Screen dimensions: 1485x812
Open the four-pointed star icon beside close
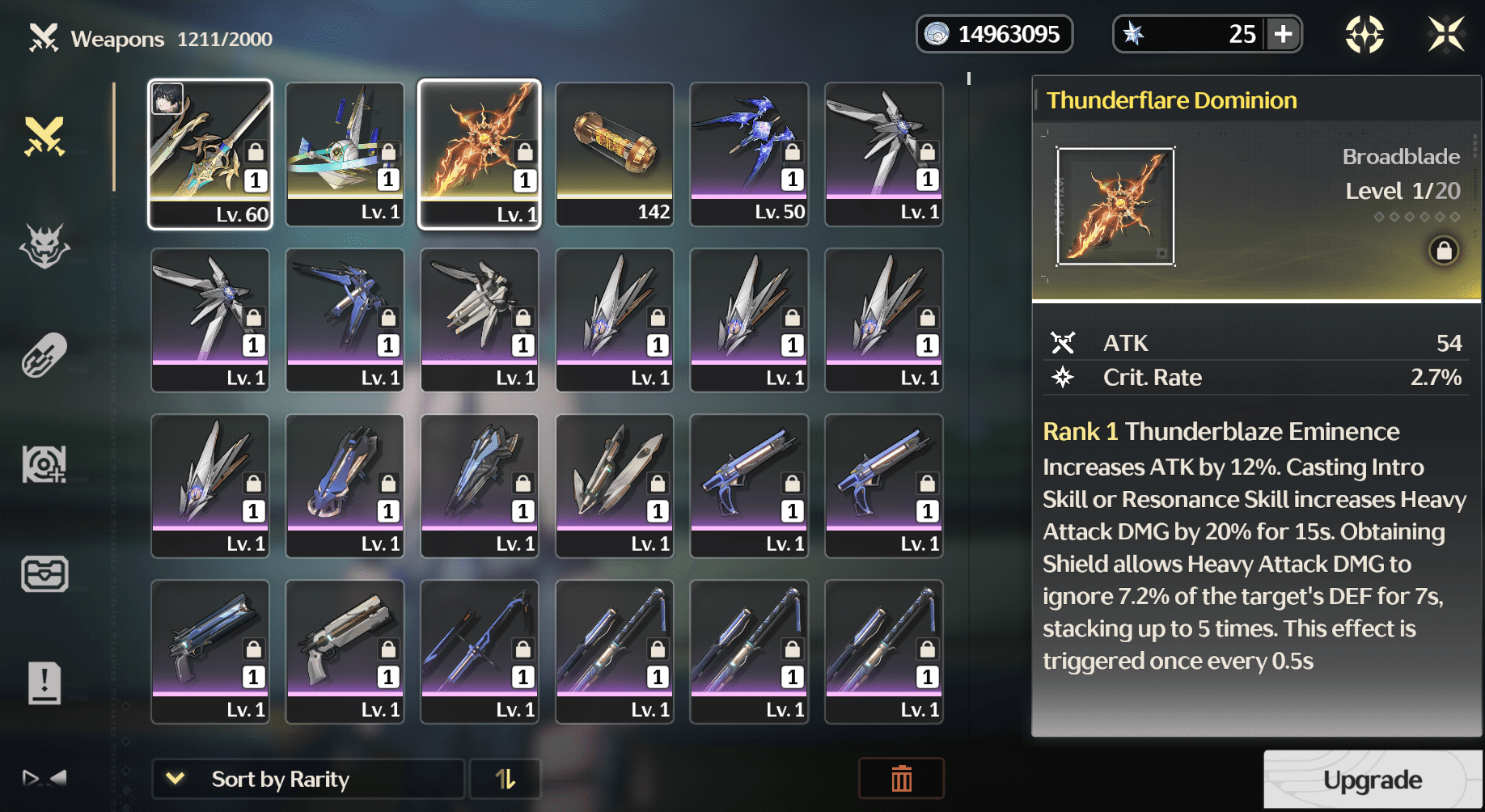[x=1364, y=35]
